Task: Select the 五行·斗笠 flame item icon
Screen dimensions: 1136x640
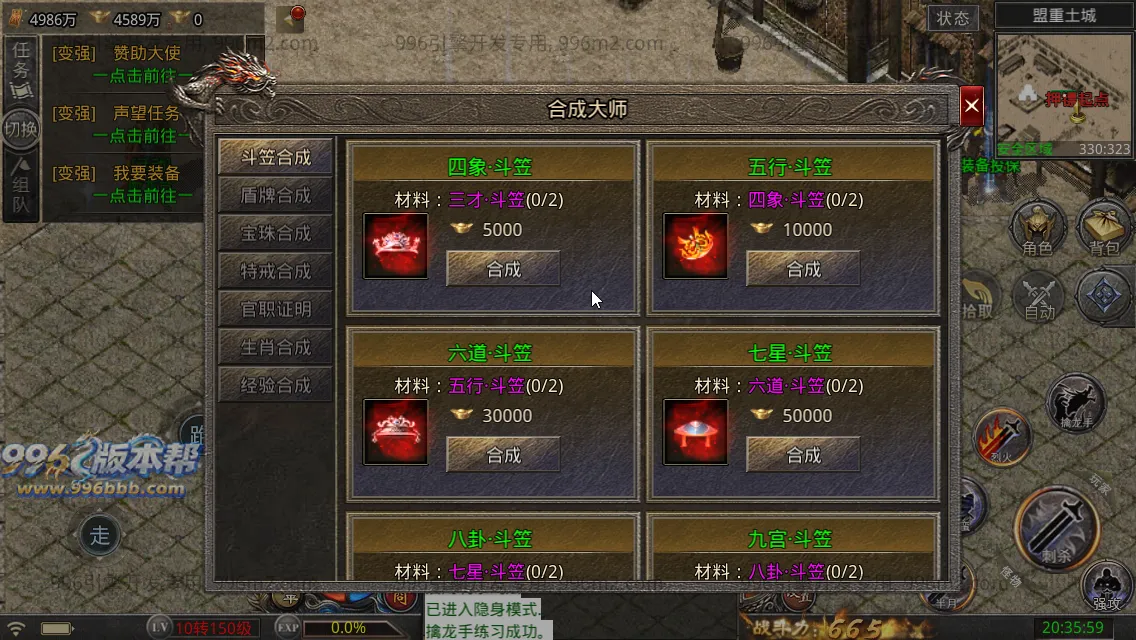Action: pos(695,245)
